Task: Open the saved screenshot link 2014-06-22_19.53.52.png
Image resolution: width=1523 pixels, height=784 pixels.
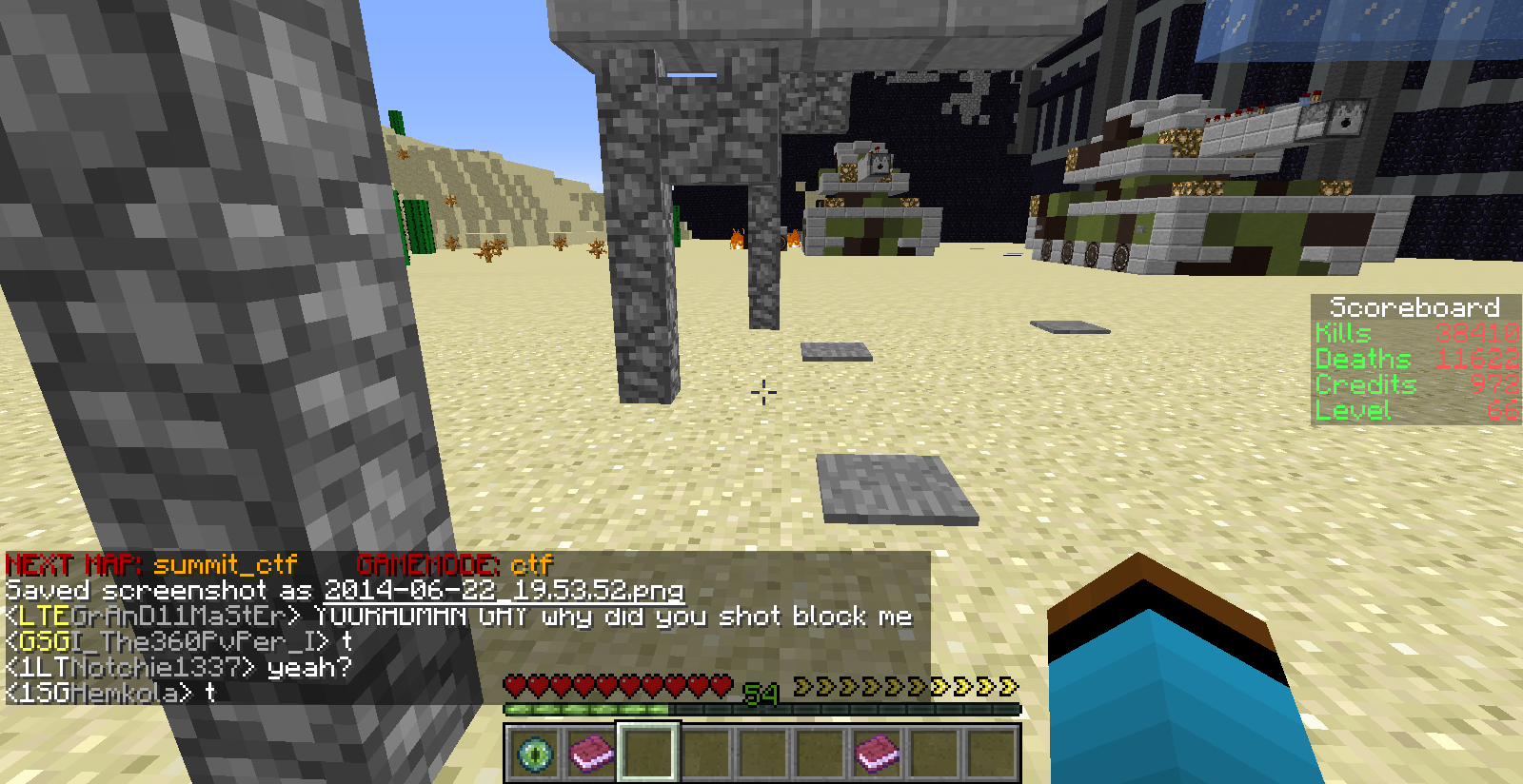Action: (504, 591)
